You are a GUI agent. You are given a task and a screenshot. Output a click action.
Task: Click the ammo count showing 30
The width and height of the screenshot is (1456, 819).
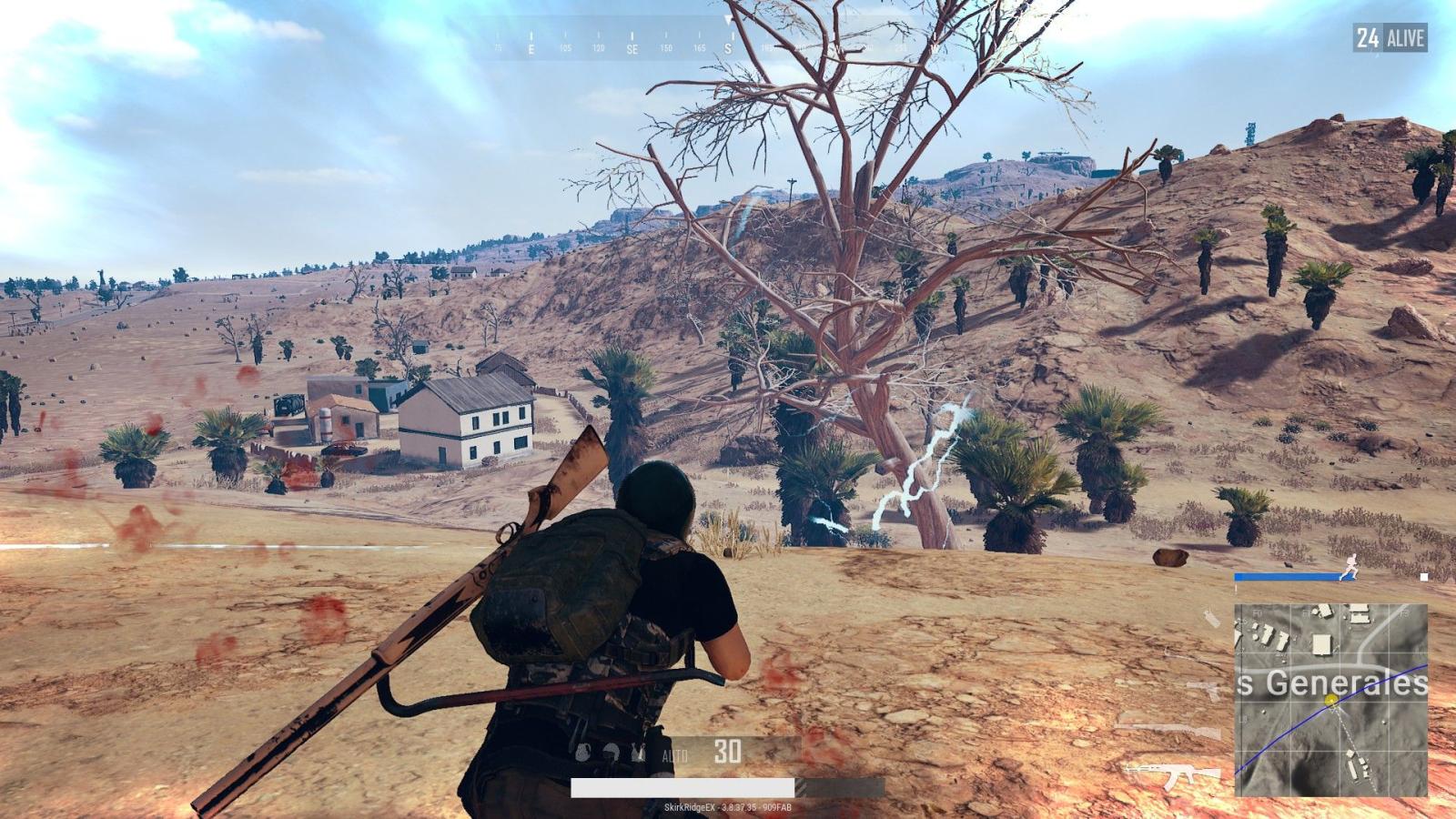(728, 750)
